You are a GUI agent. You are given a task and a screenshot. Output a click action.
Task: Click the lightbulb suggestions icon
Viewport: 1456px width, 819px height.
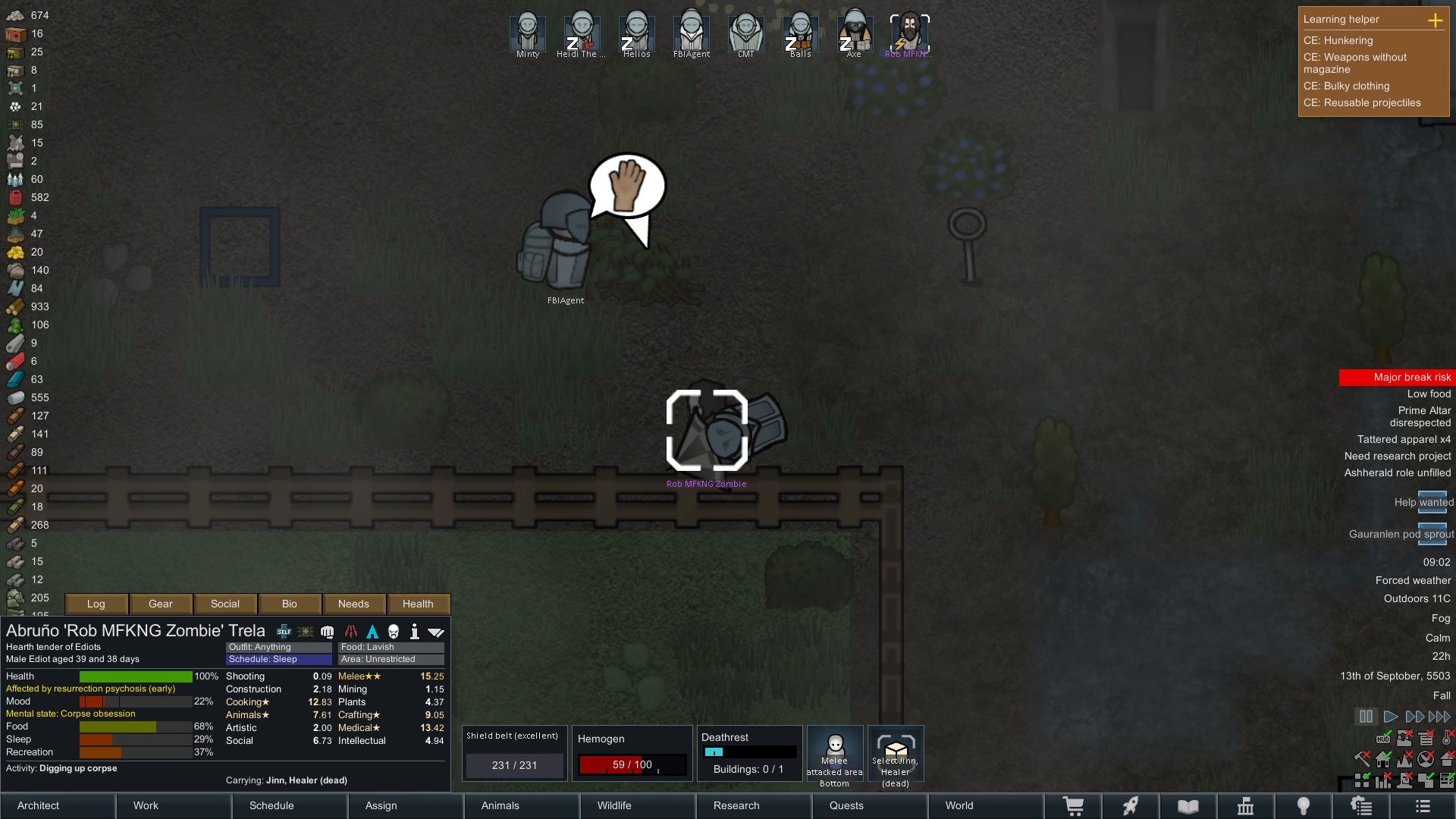click(1305, 806)
